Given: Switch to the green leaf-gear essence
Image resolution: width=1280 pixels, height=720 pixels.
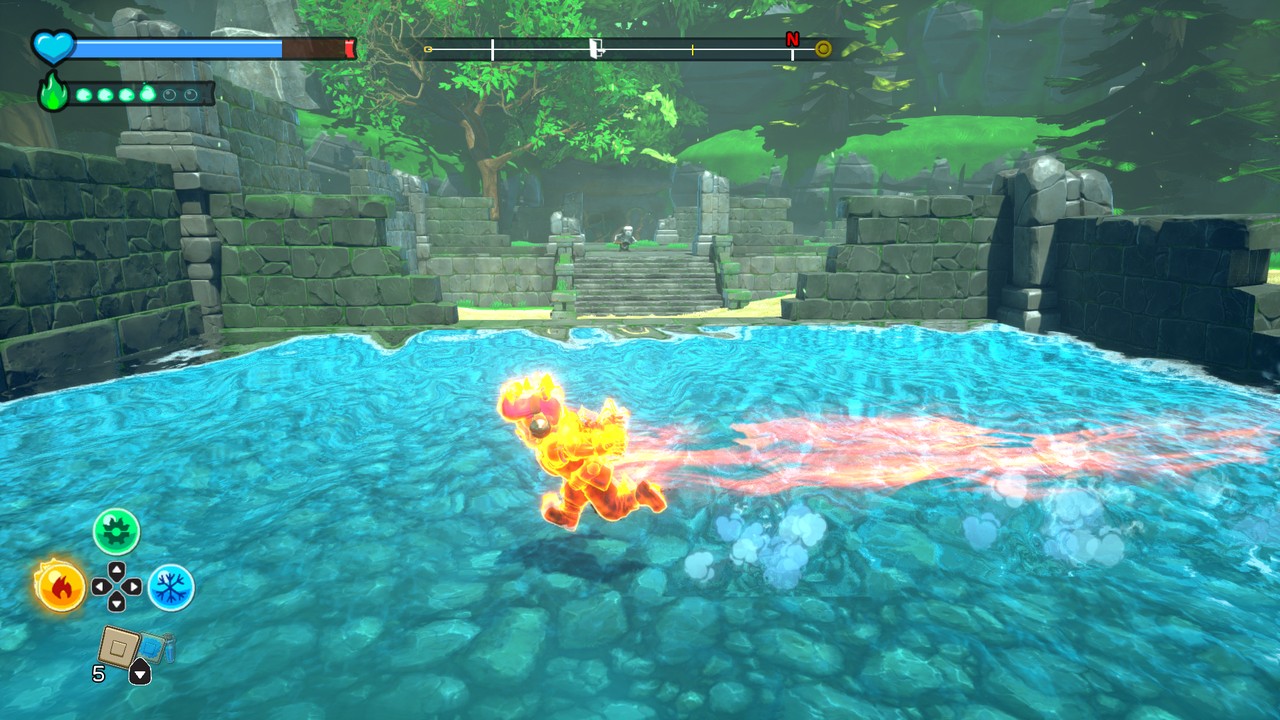Looking at the screenshot, I should coord(116,531).
